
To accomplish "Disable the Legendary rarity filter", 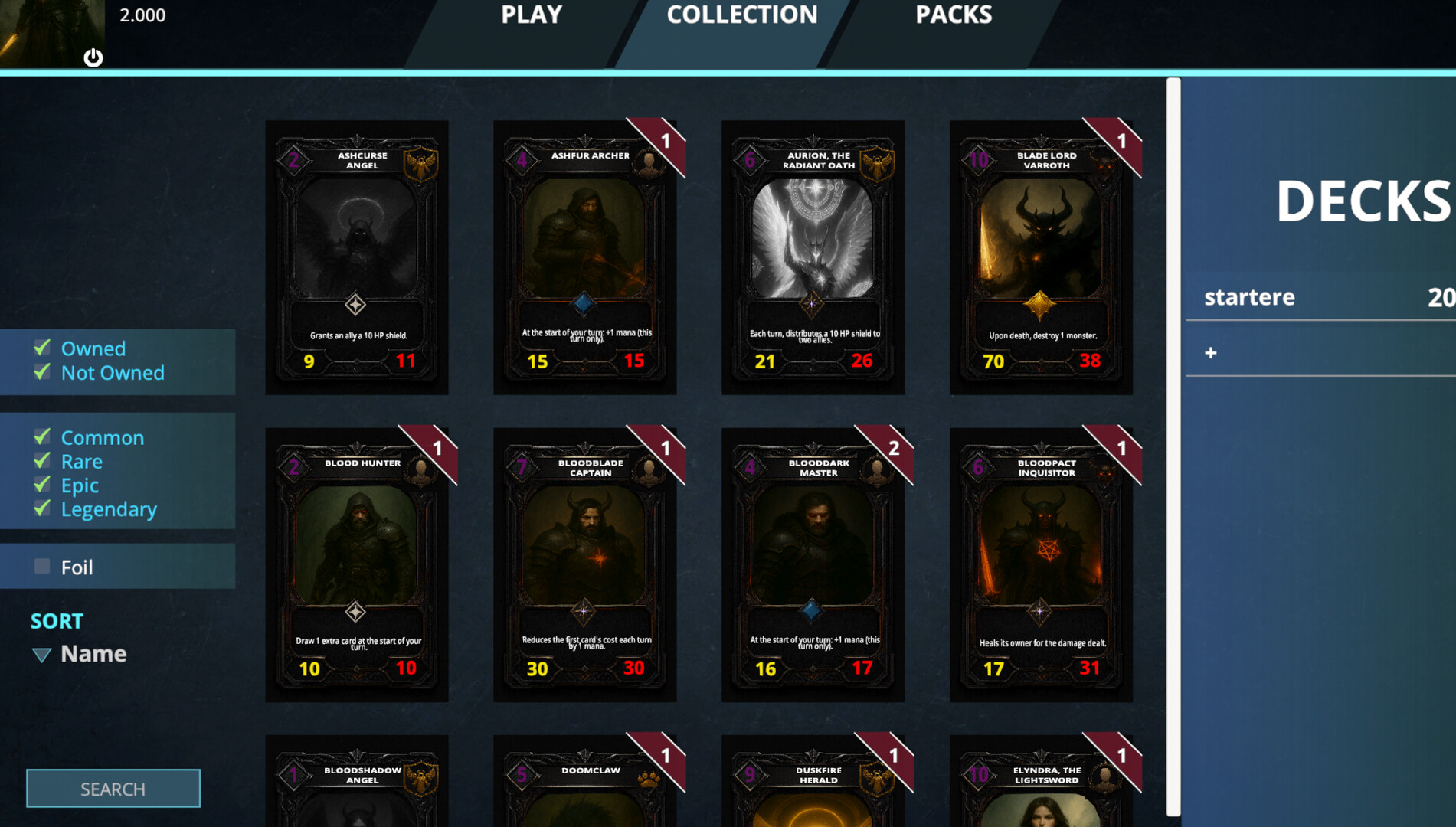I will [41, 508].
